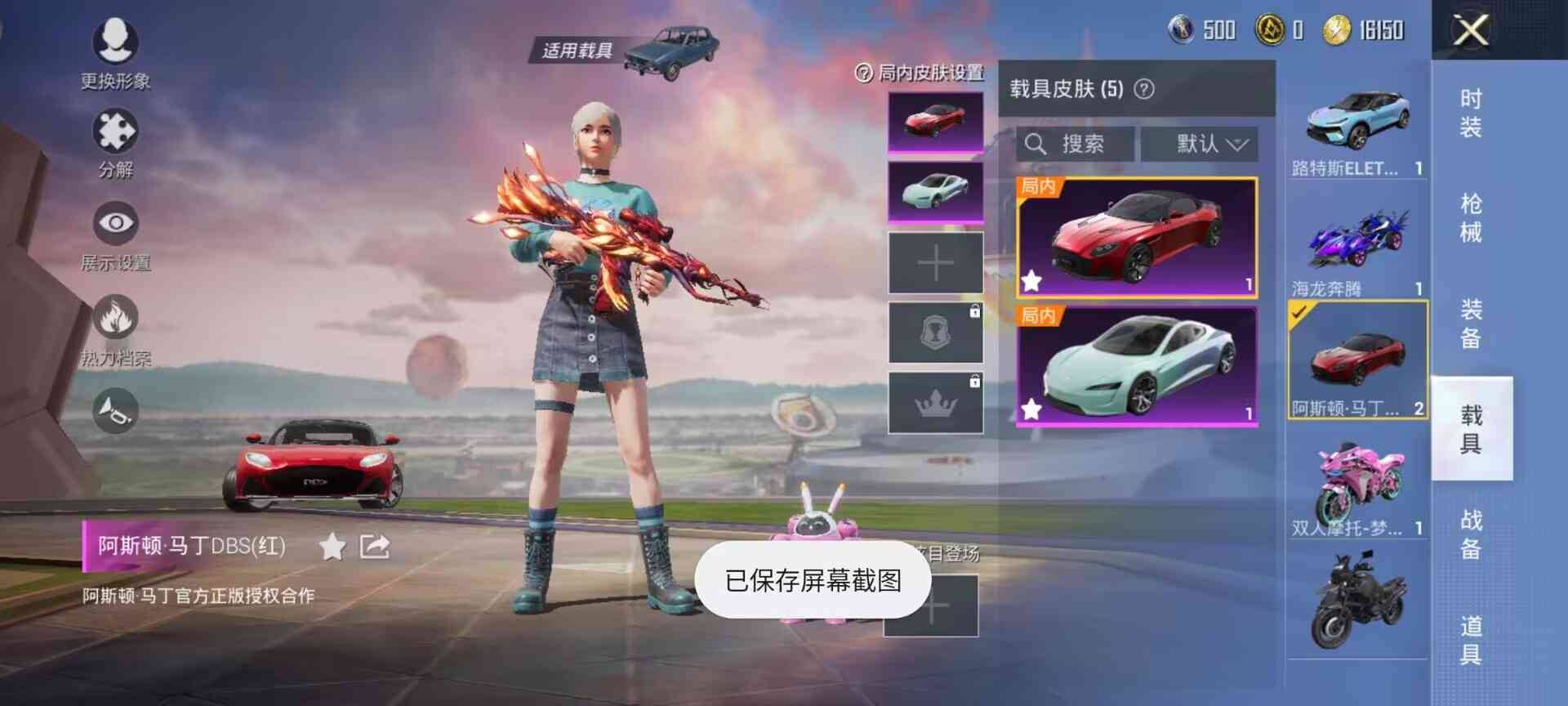
Task: Open the 局内皮肤设置 help question mark
Action: point(863,74)
